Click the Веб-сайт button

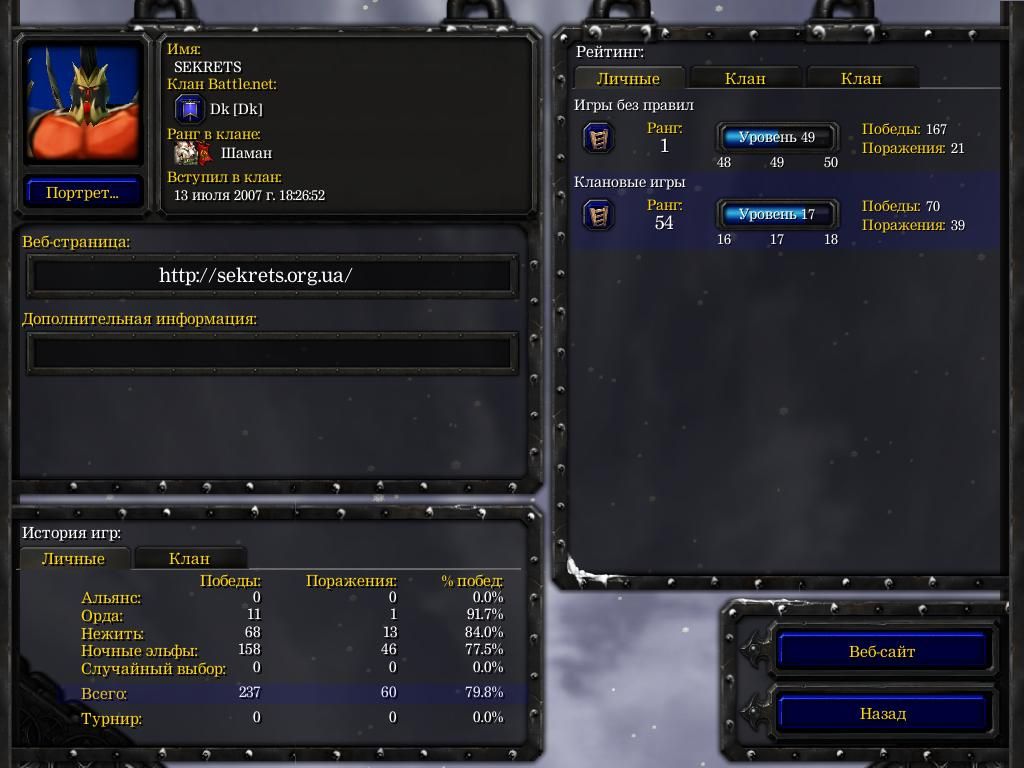coord(882,652)
